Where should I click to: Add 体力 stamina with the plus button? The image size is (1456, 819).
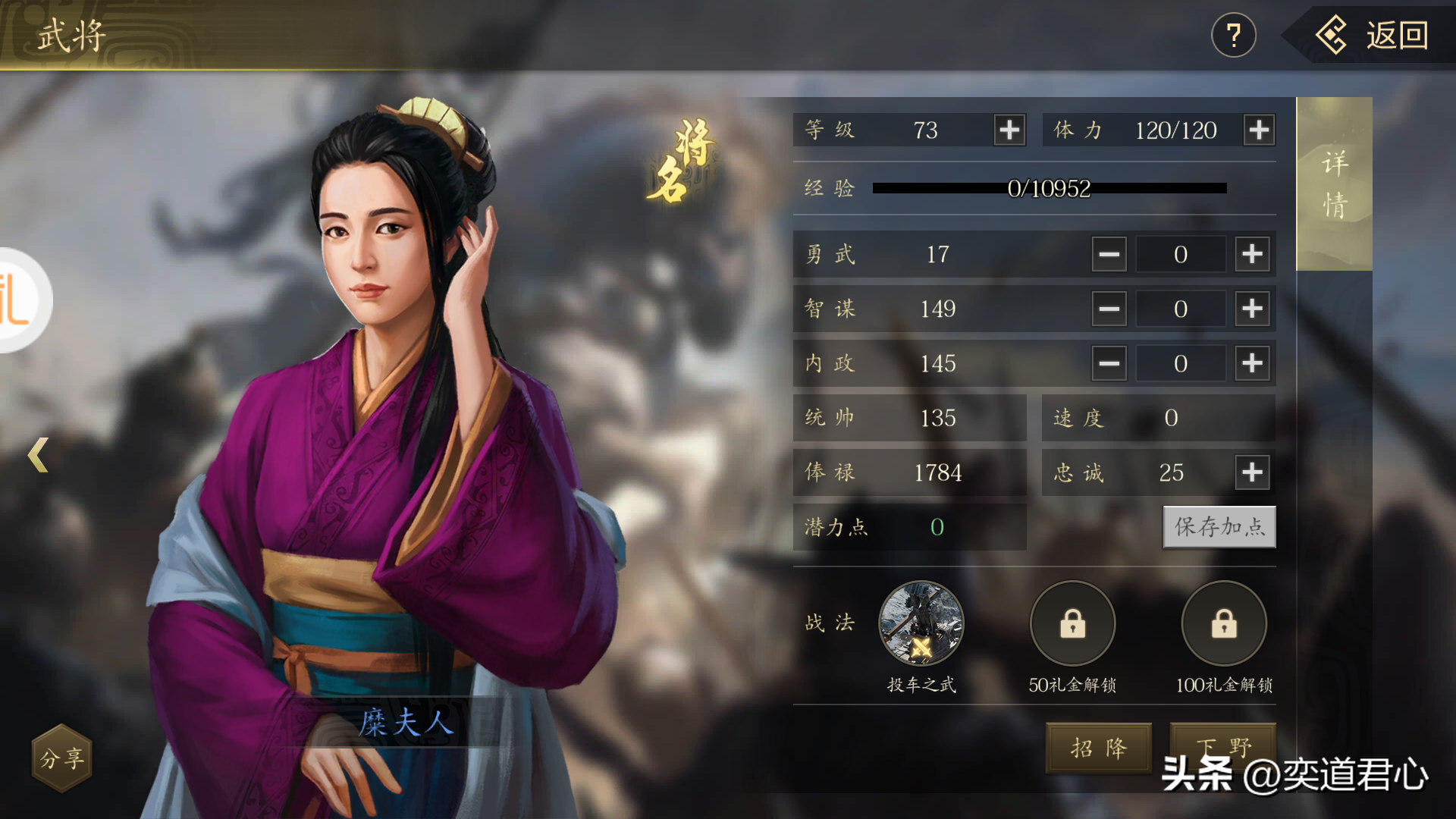pos(1259,130)
